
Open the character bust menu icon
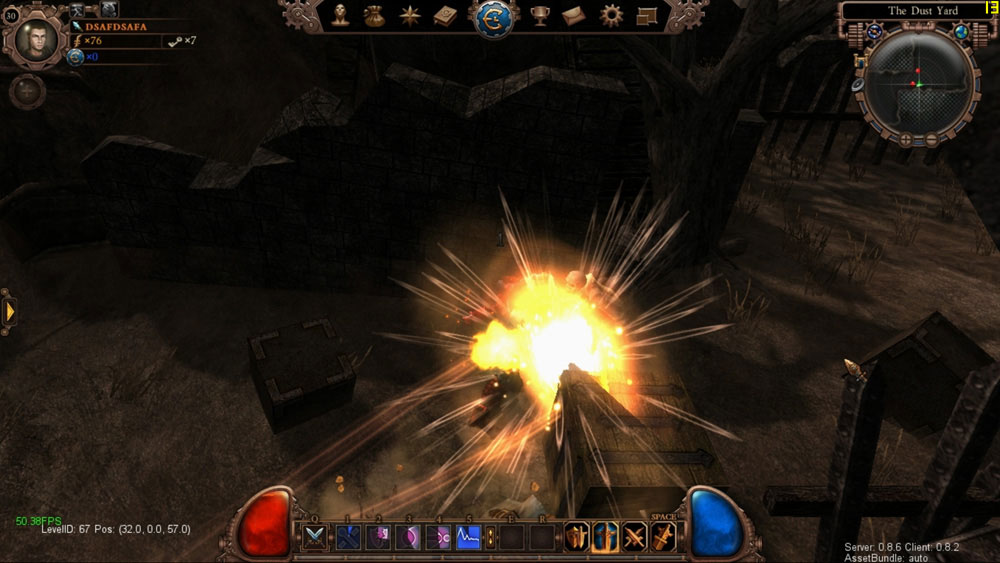341,15
